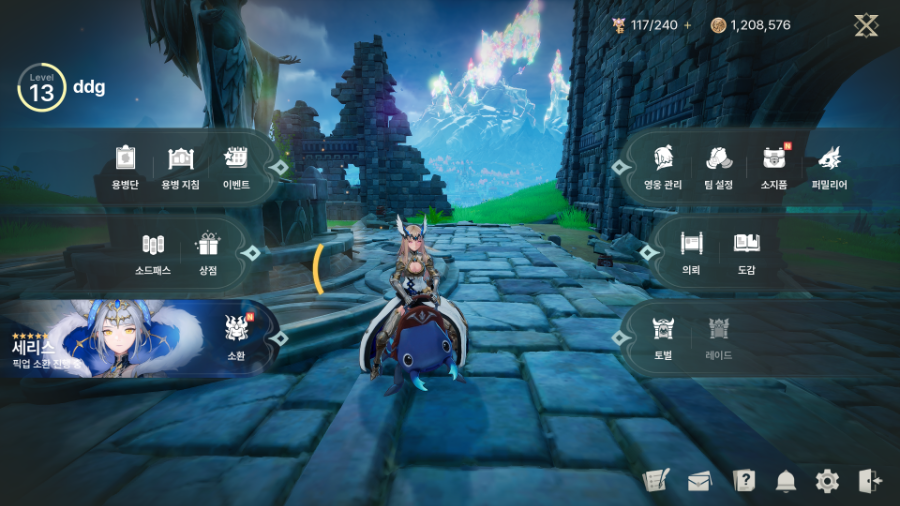
Task: Open the 용병단 mercenary band menu
Action: pyautogui.click(x=124, y=166)
